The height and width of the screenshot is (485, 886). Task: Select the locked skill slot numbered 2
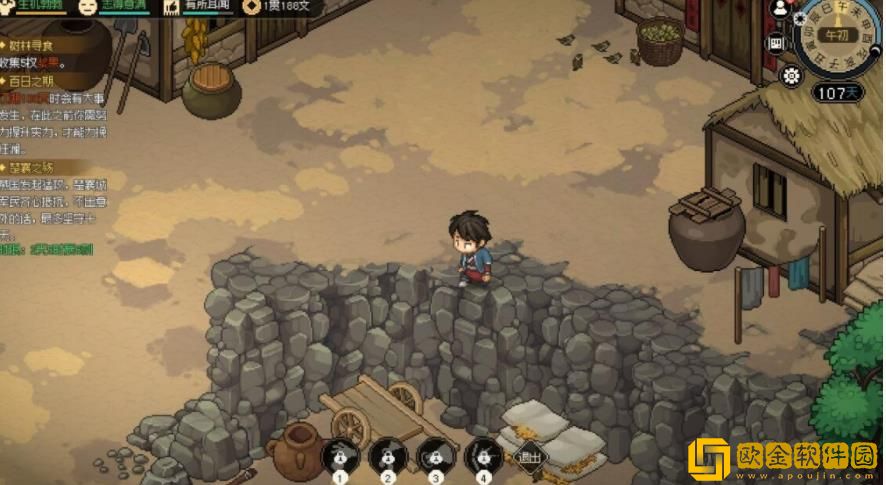387,456
